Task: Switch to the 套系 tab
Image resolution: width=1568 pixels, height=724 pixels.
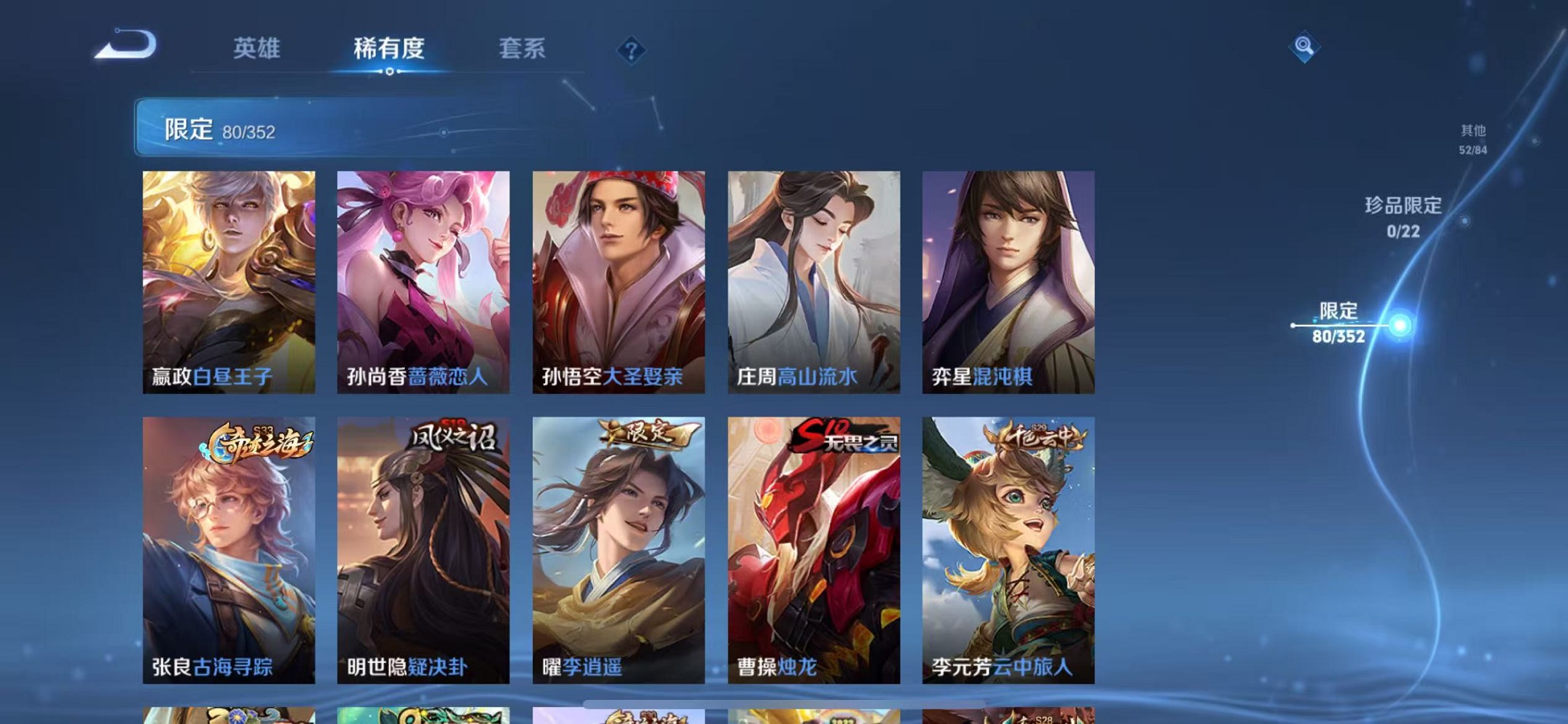Action: 522,49
